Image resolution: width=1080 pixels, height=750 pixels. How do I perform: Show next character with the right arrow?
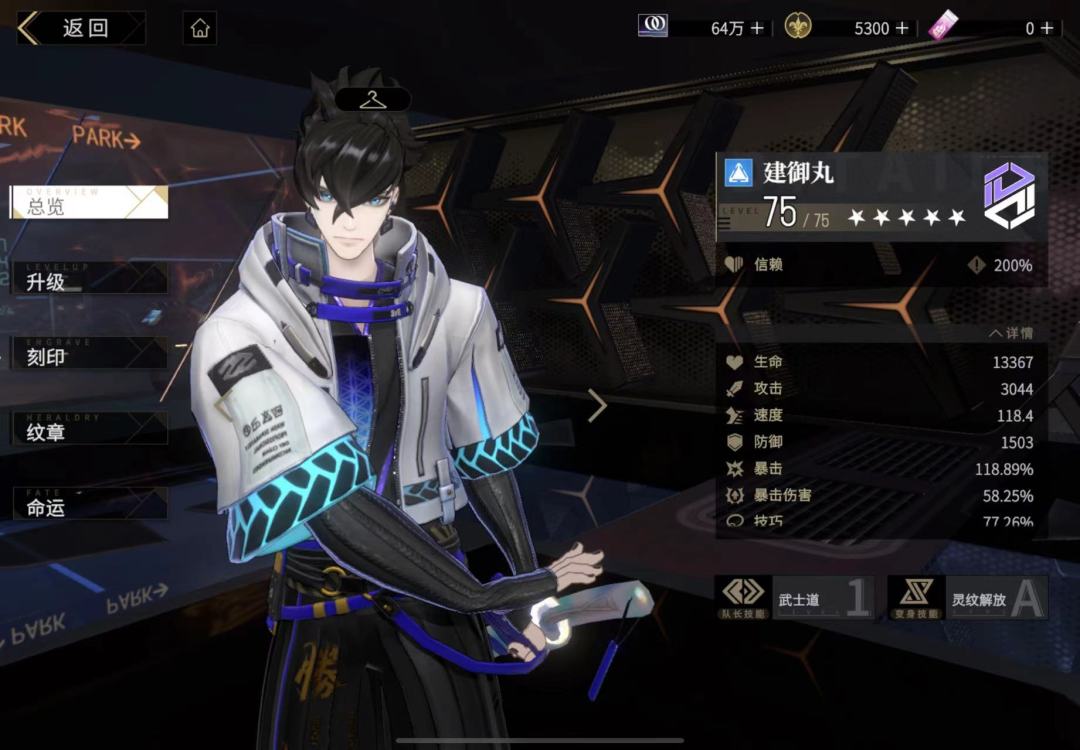[x=598, y=405]
